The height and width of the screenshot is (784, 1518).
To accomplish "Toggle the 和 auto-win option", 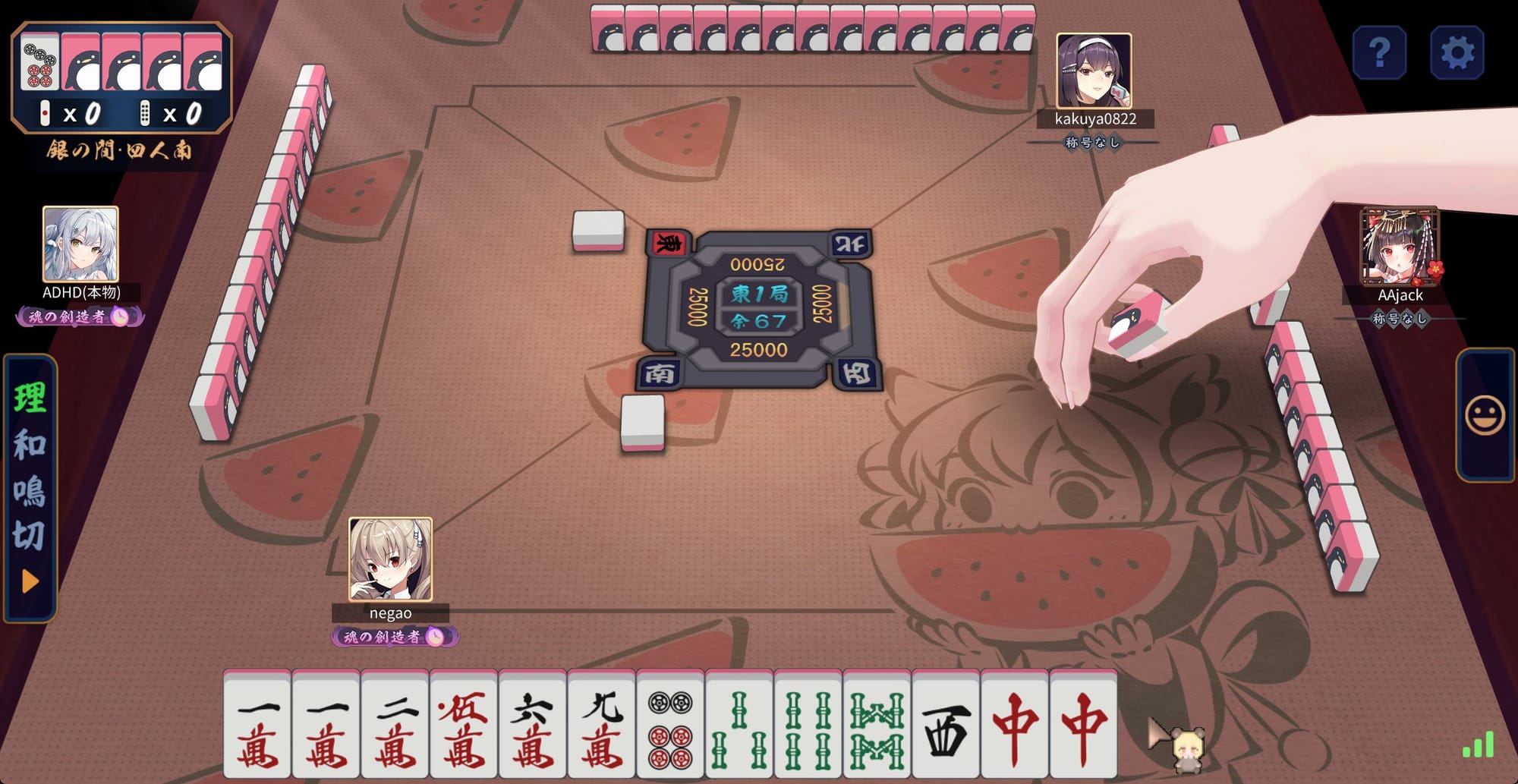I will tap(30, 445).
